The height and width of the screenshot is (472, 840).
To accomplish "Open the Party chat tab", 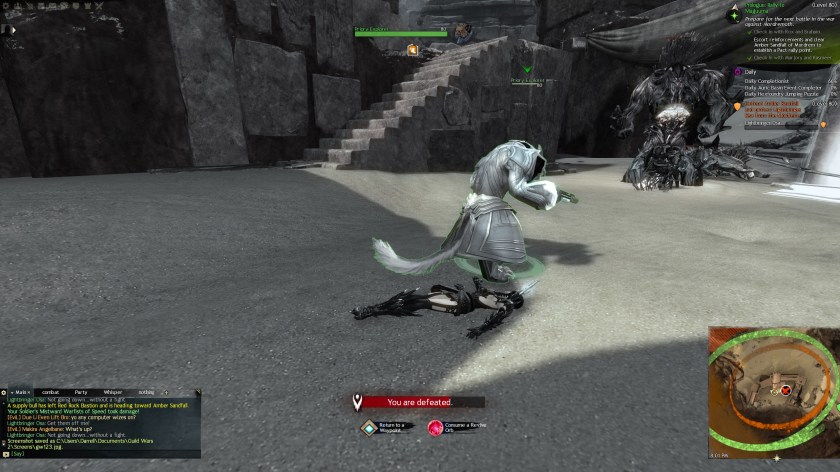I will click(81, 392).
